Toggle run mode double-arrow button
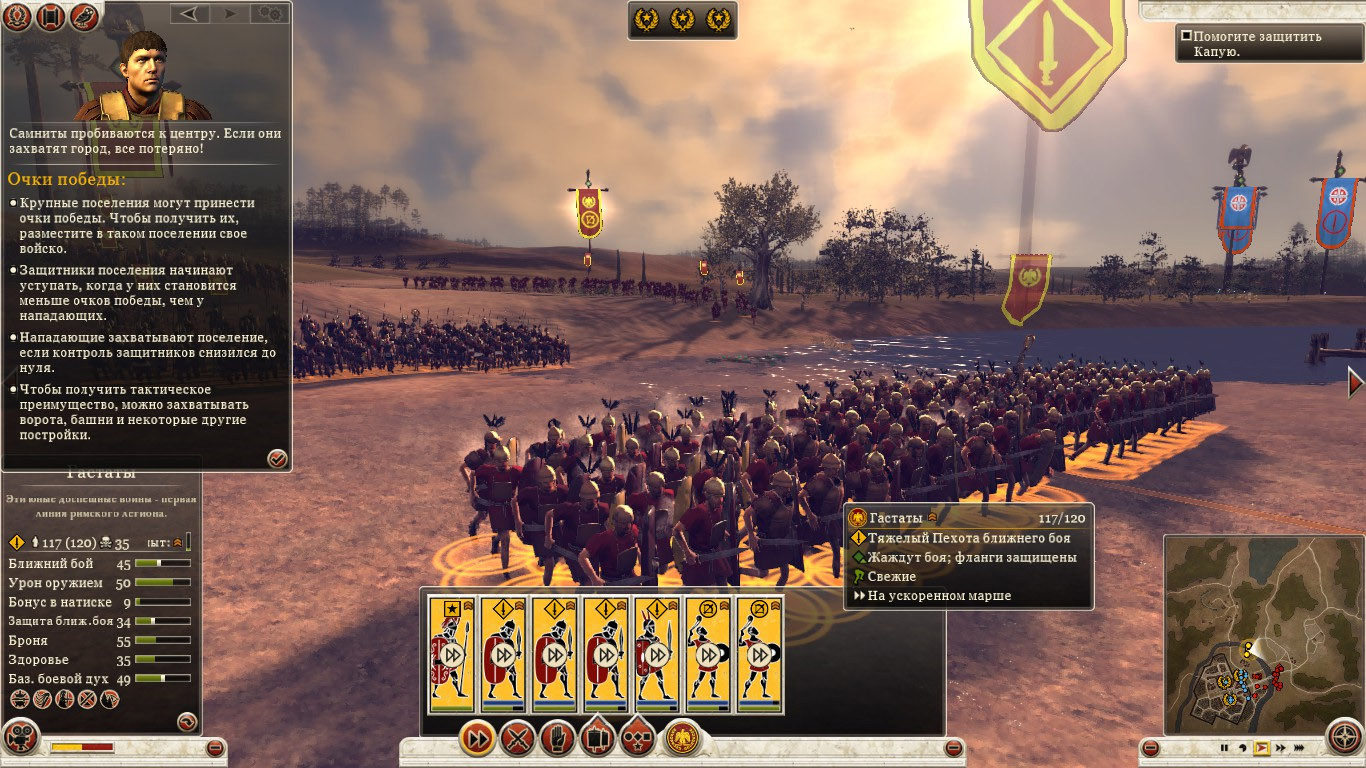Image resolution: width=1366 pixels, height=768 pixels. tap(479, 740)
